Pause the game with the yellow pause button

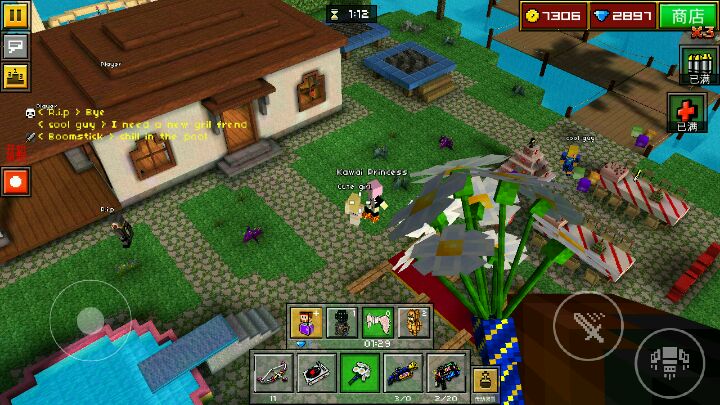15,17
